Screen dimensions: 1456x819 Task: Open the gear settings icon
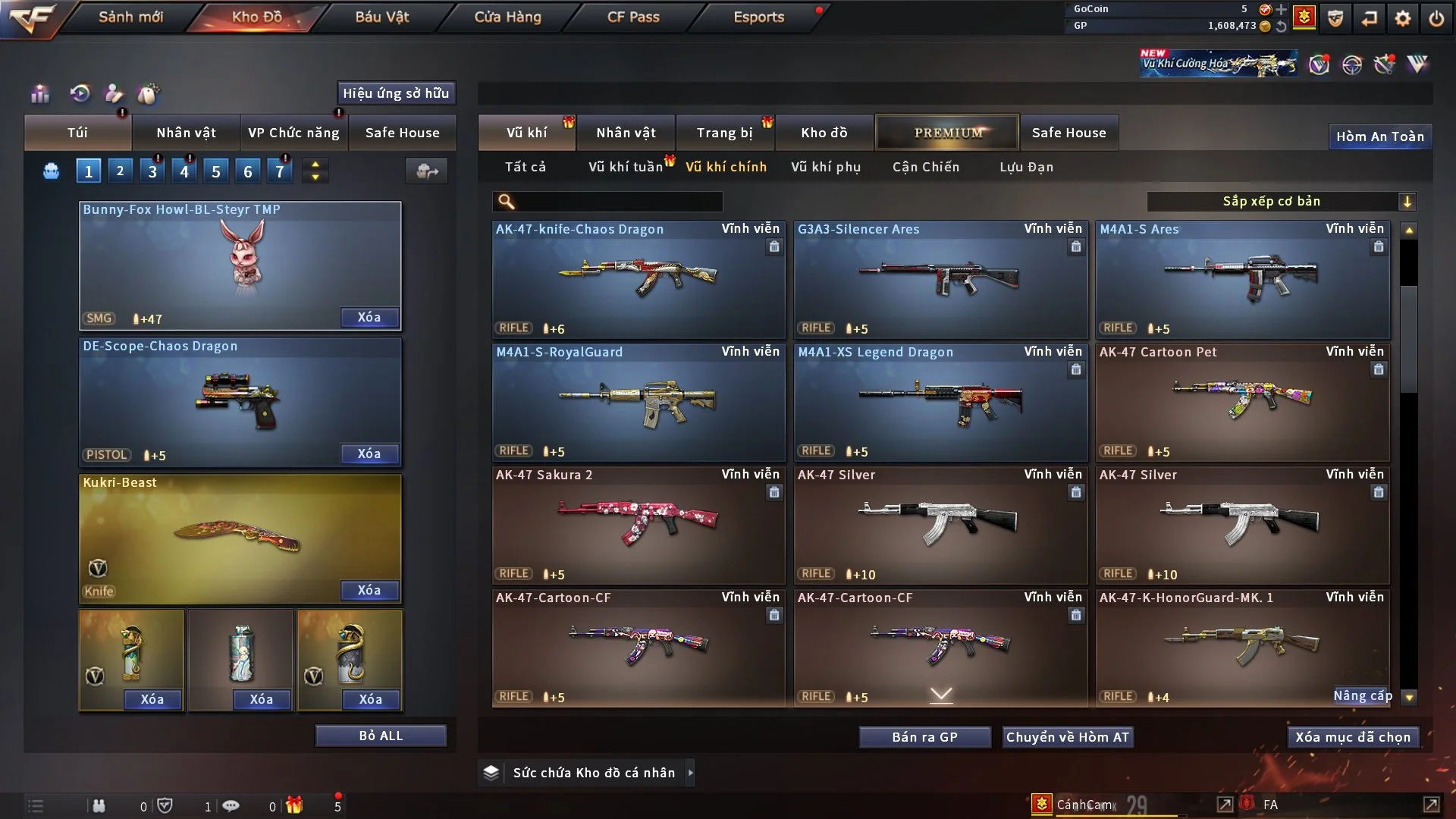pos(1403,18)
